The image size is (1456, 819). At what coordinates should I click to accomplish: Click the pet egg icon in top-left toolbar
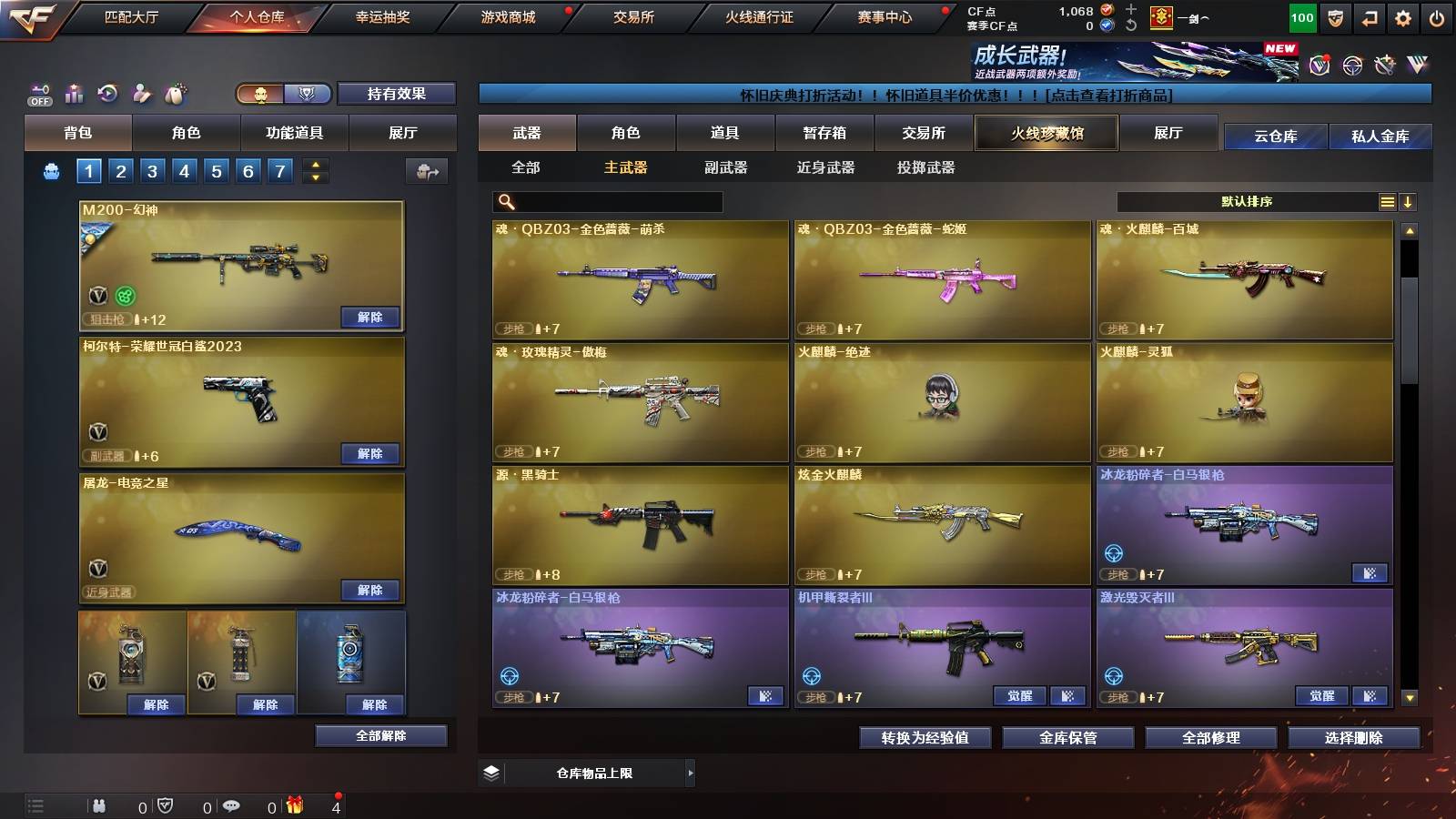coord(174,91)
